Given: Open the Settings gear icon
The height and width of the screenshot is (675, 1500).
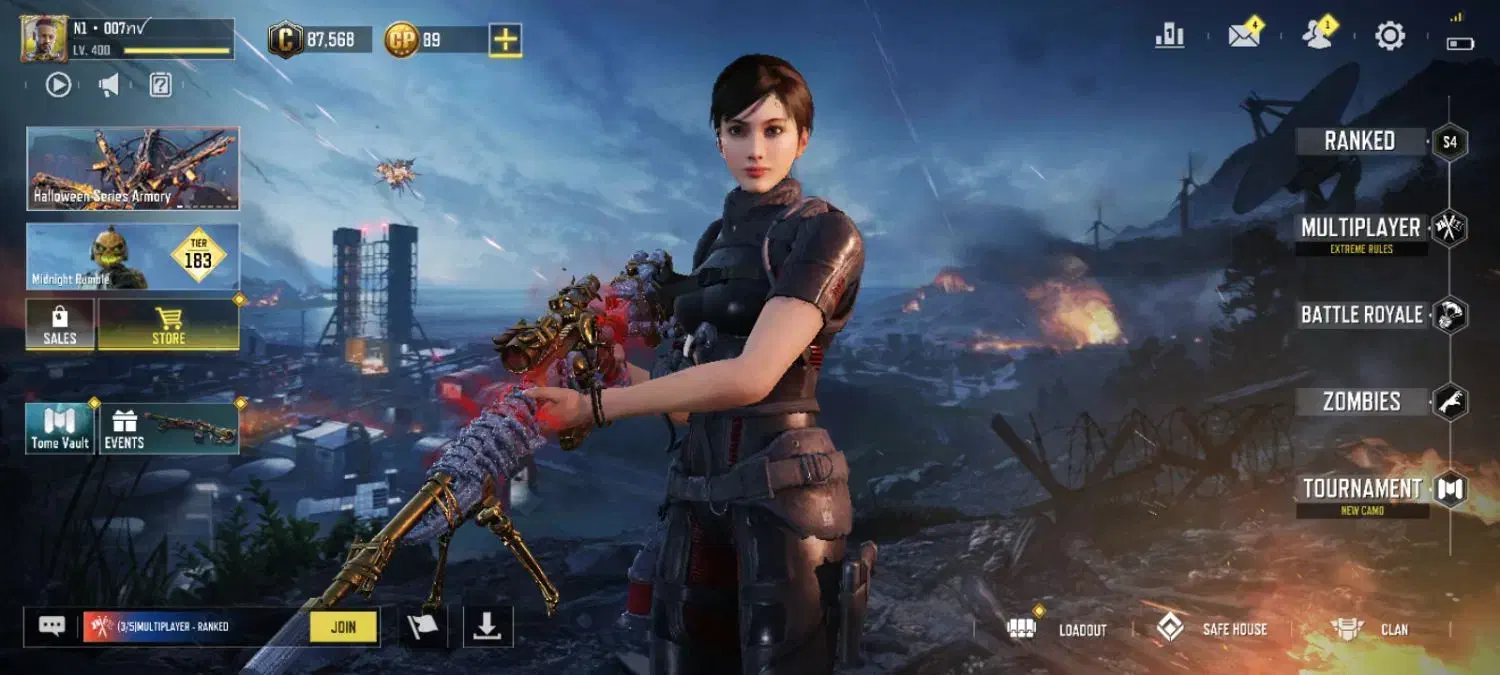Looking at the screenshot, I should point(1390,37).
